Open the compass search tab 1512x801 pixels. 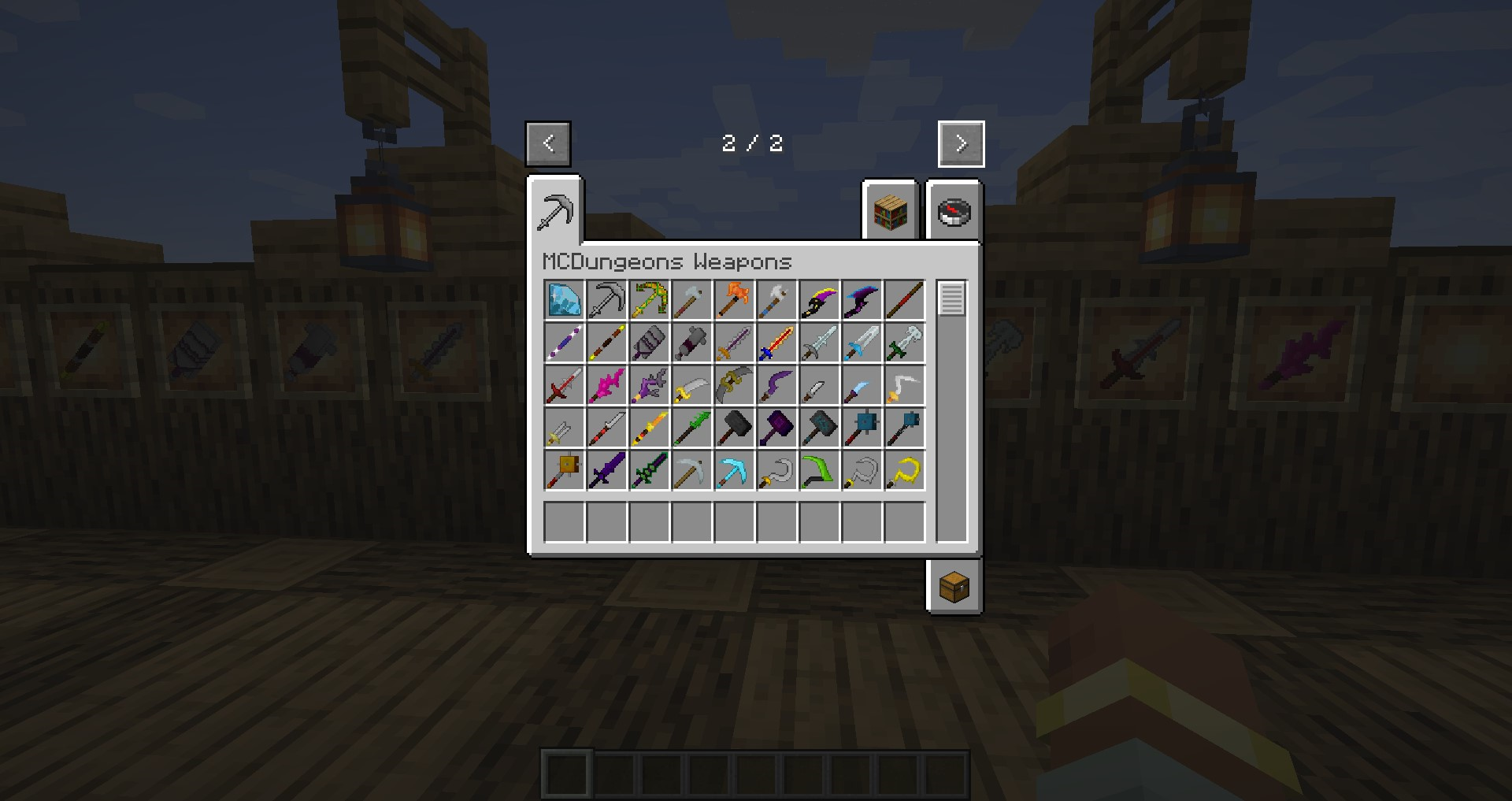pyautogui.click(x=954, y=213)
